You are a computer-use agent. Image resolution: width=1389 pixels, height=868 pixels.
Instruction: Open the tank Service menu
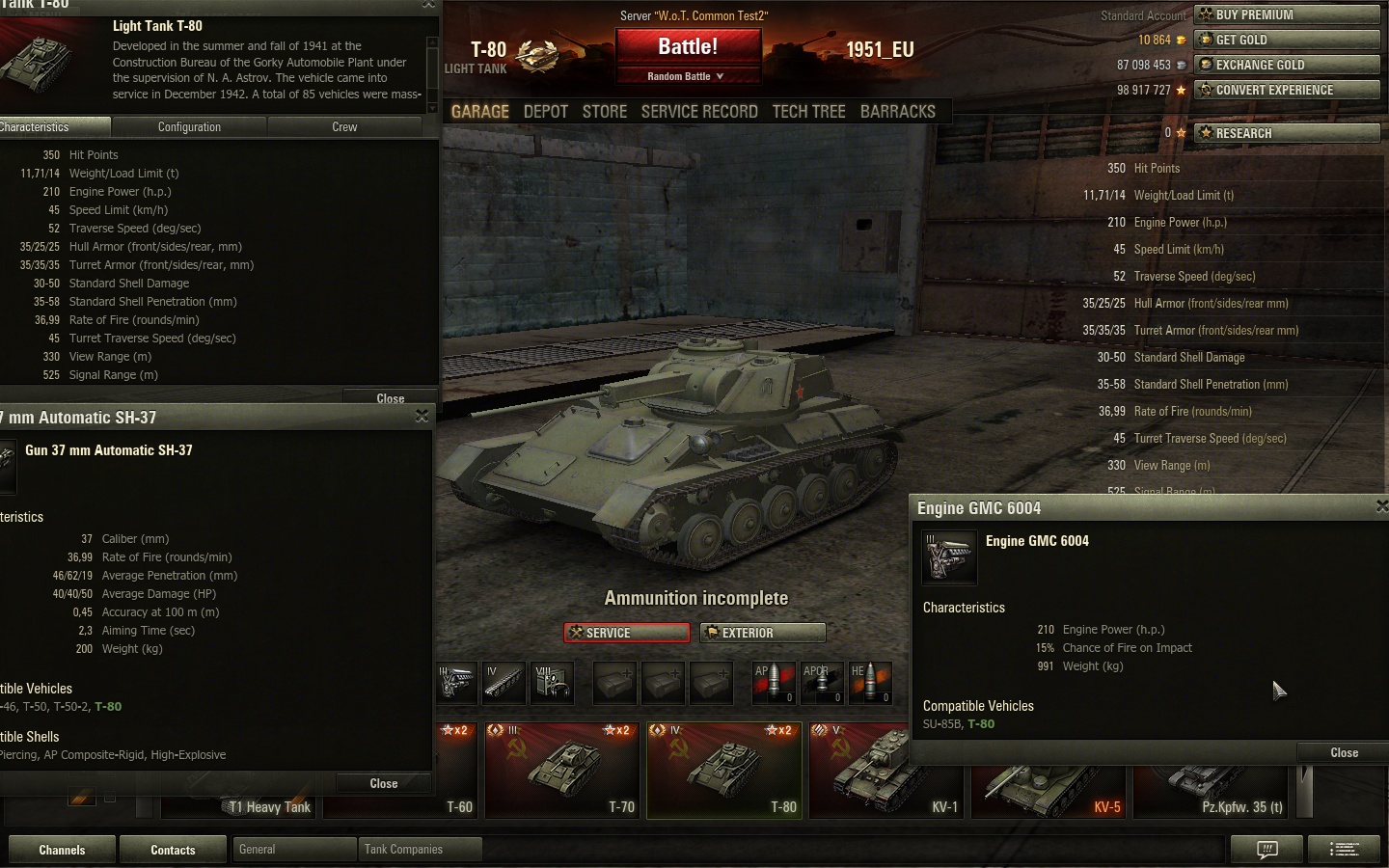click(x=627, y=633)
